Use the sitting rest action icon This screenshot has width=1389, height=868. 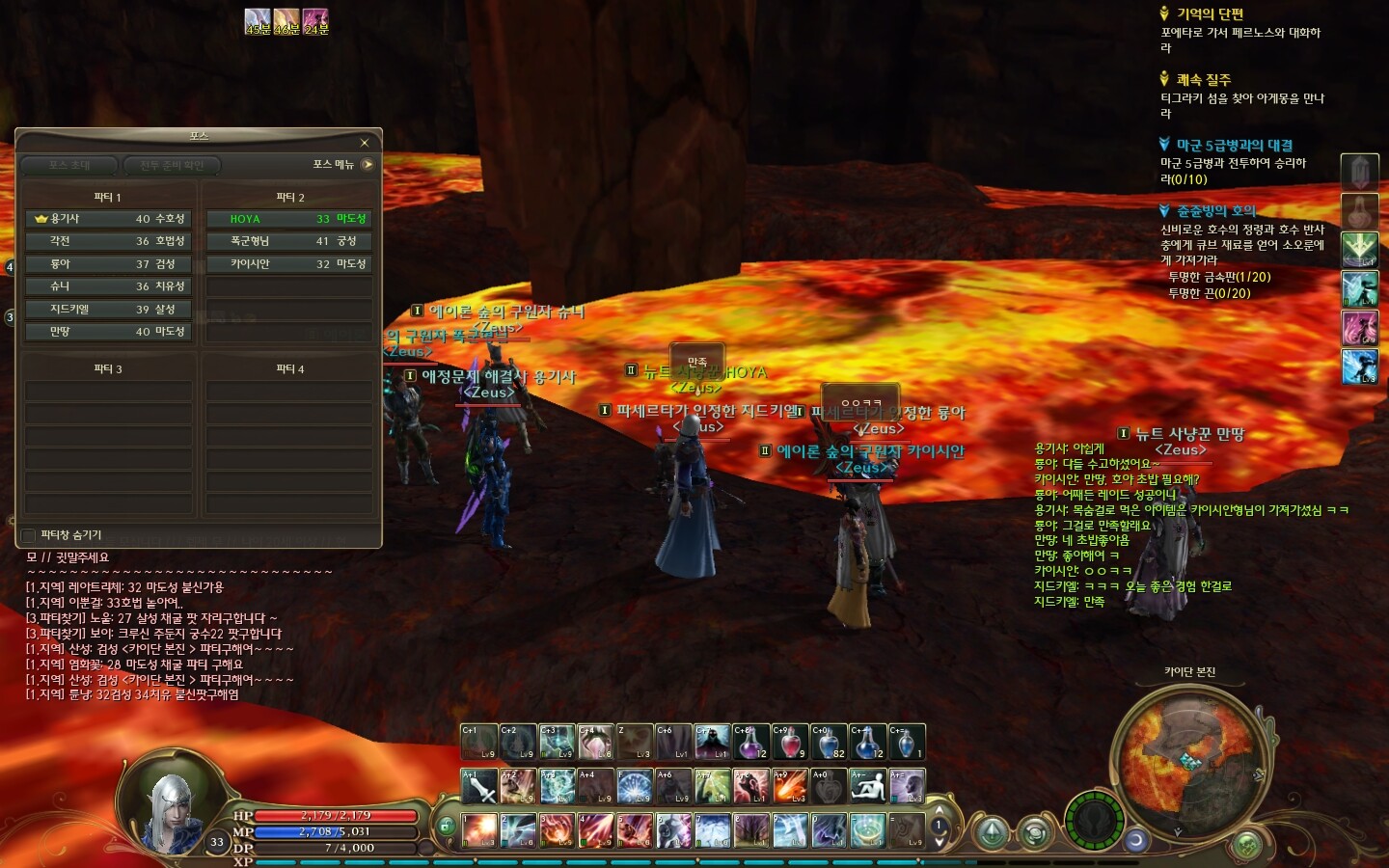click(867, 786)
